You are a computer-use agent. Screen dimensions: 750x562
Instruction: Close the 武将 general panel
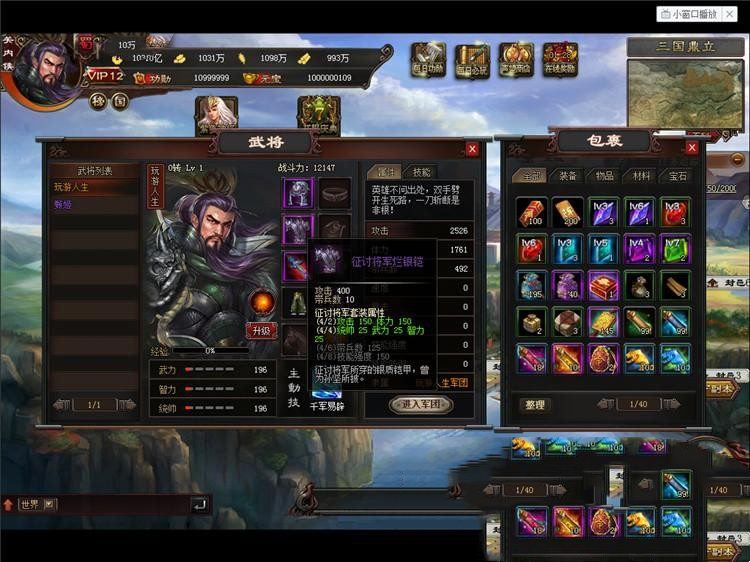(x=472, y=149)
